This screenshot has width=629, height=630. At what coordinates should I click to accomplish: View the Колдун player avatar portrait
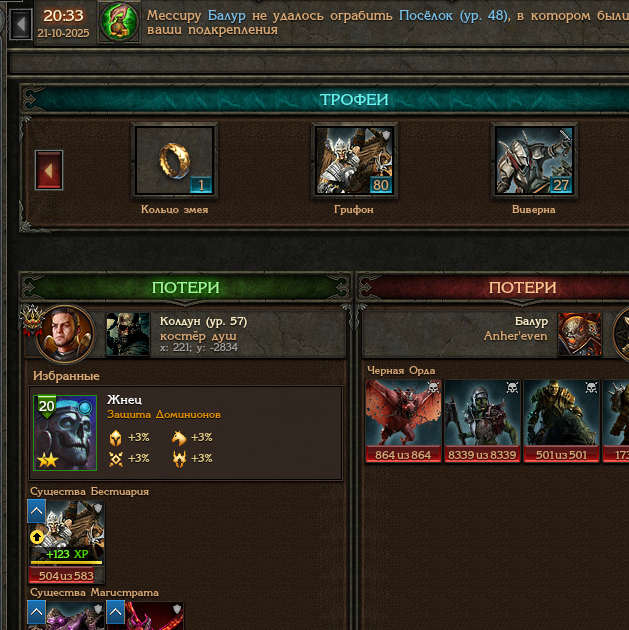click(x=65, y=334)
